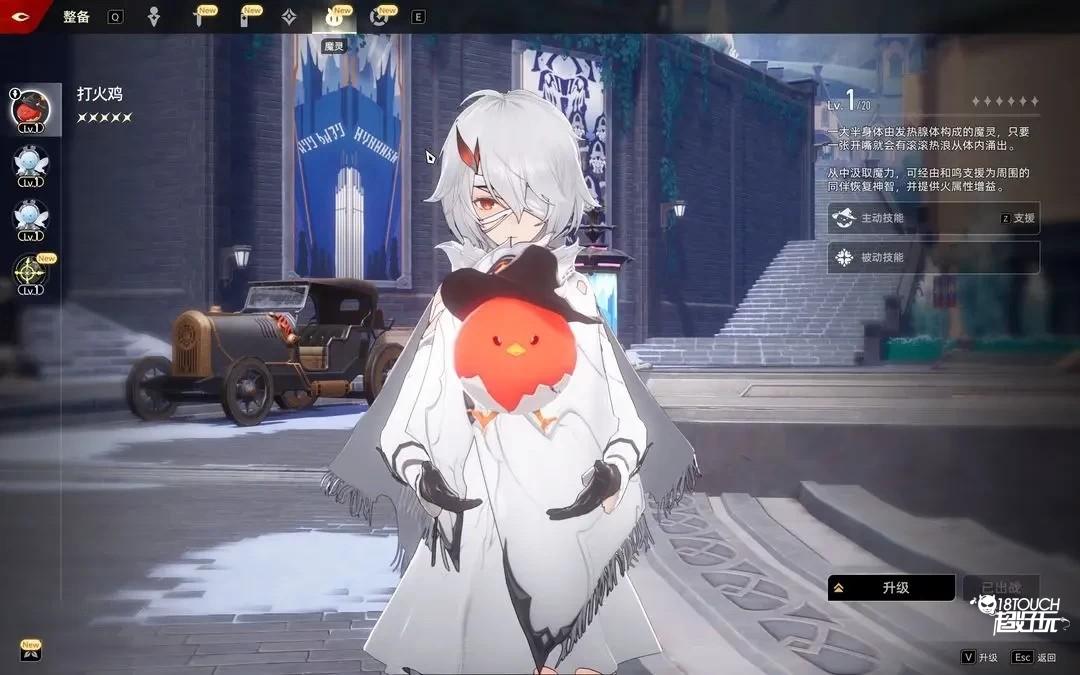The height and width of the screenshot is (675, 1080).
Task: Click the 升级 level up button
Action: (x=890, y=588)
